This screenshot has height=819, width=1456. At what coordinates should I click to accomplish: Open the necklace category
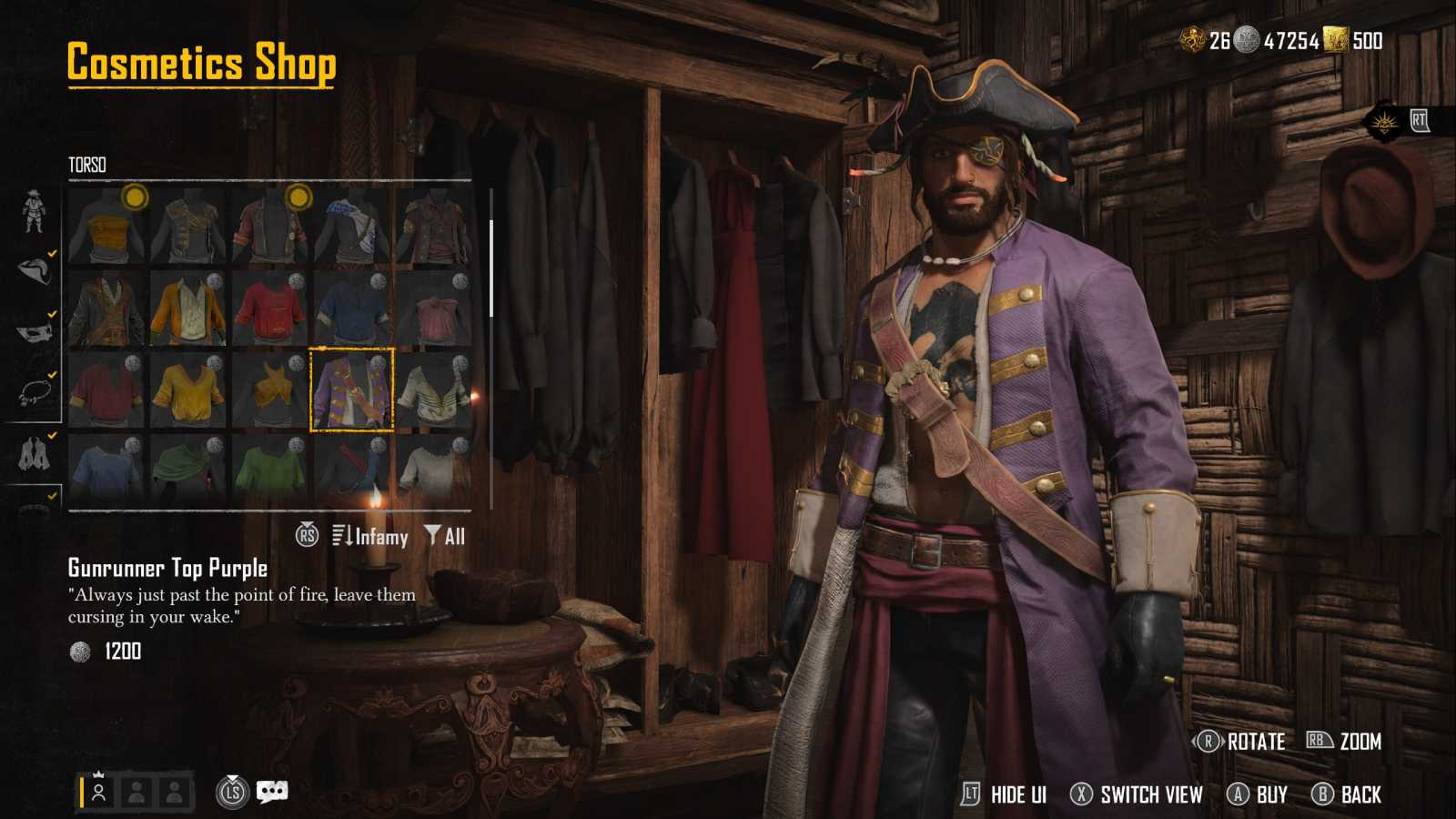[x=35, y=391]
